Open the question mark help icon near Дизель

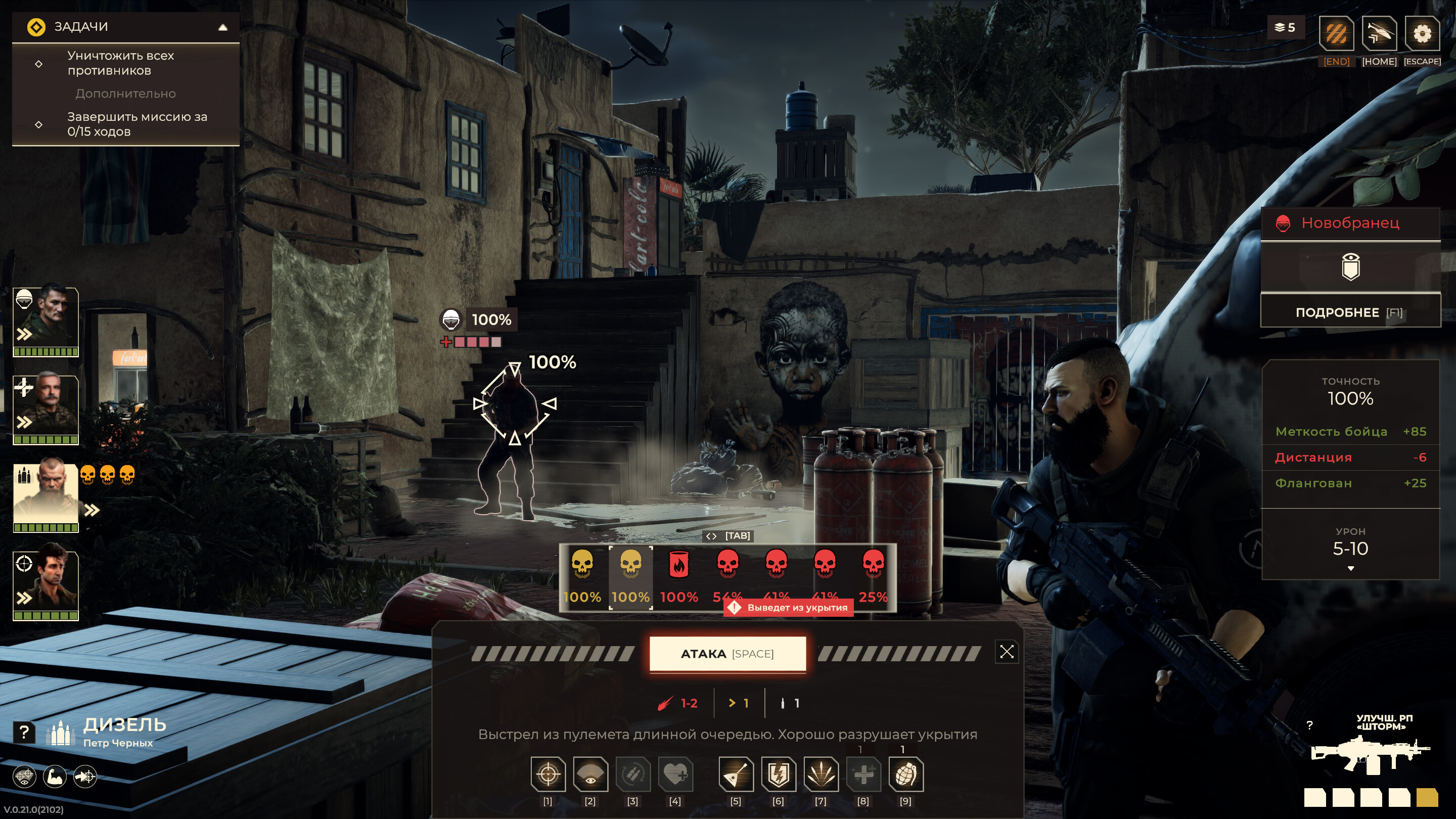(x=24, y=732)
